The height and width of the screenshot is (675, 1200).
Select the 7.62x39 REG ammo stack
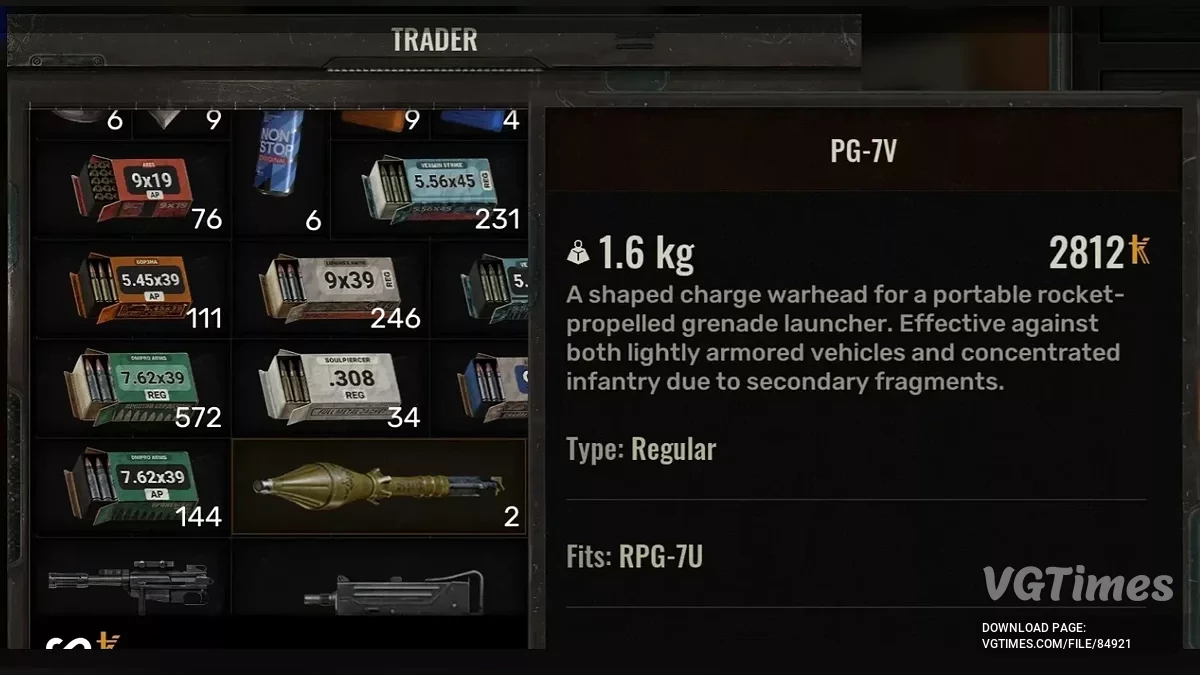[x=133, y=387]
